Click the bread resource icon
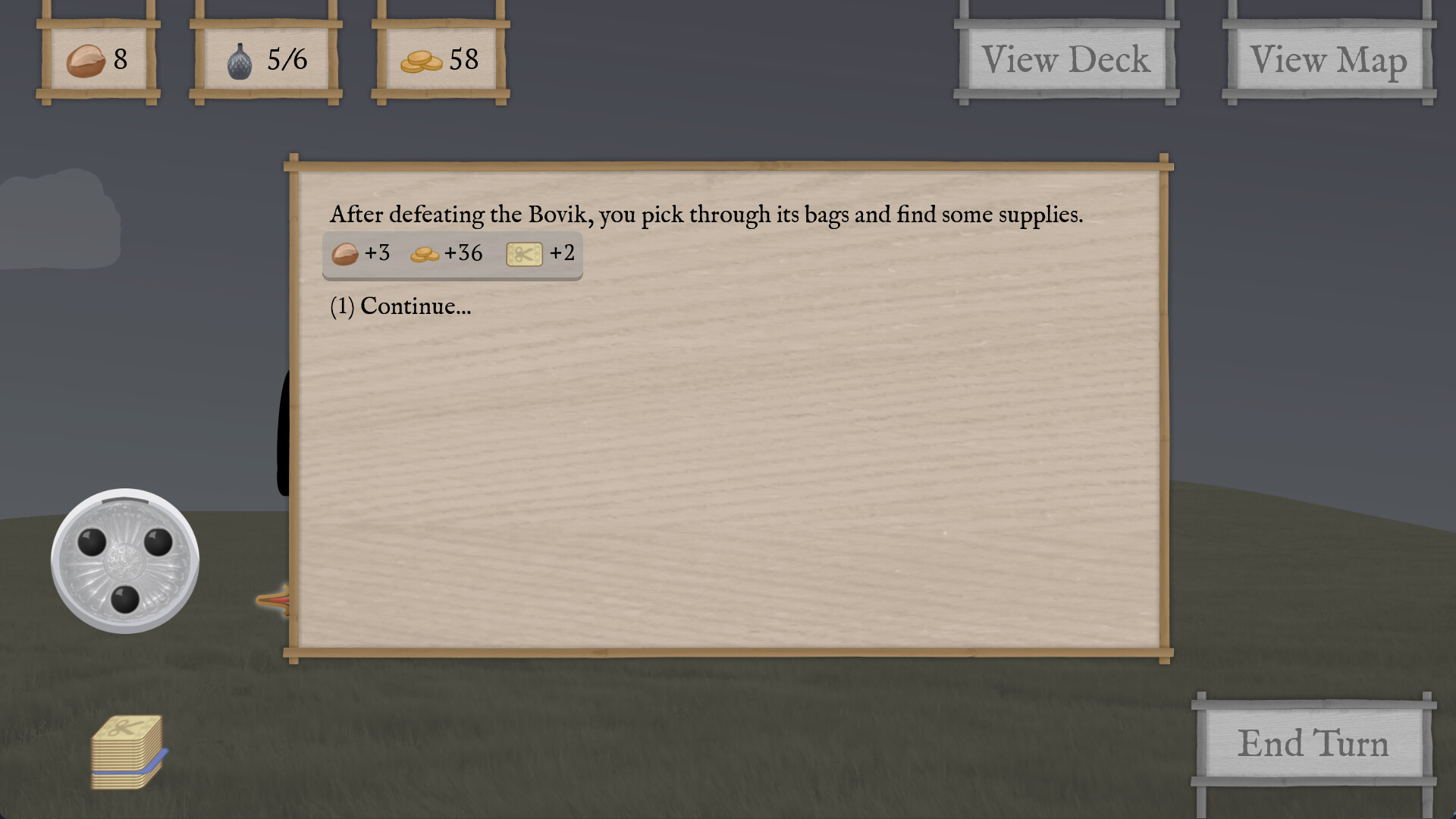This screenshot has height=819, width=1456. (86, 61)
